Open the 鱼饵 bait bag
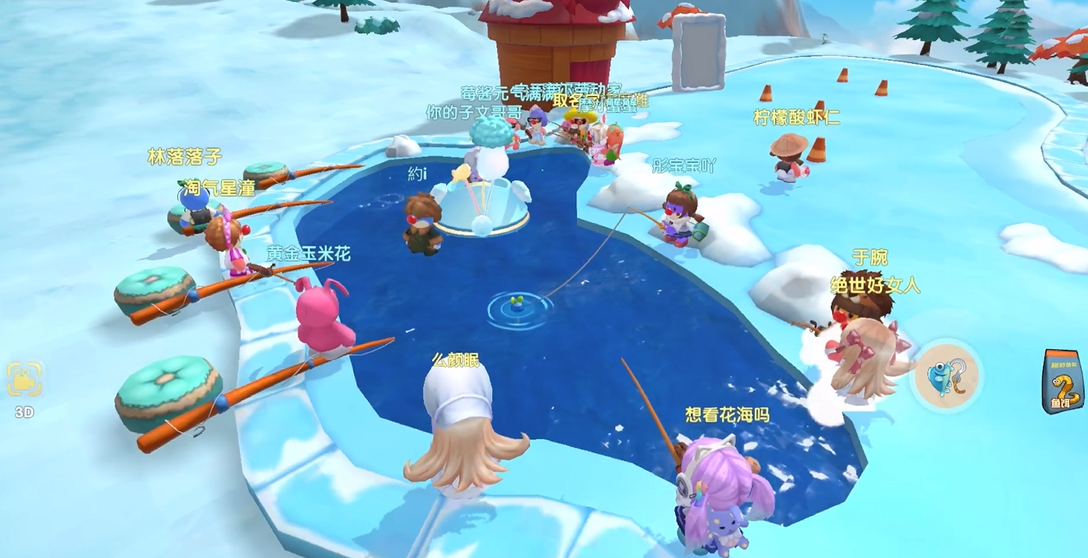The width and height of the screenshot is (1088, 558). [1063, 381]
